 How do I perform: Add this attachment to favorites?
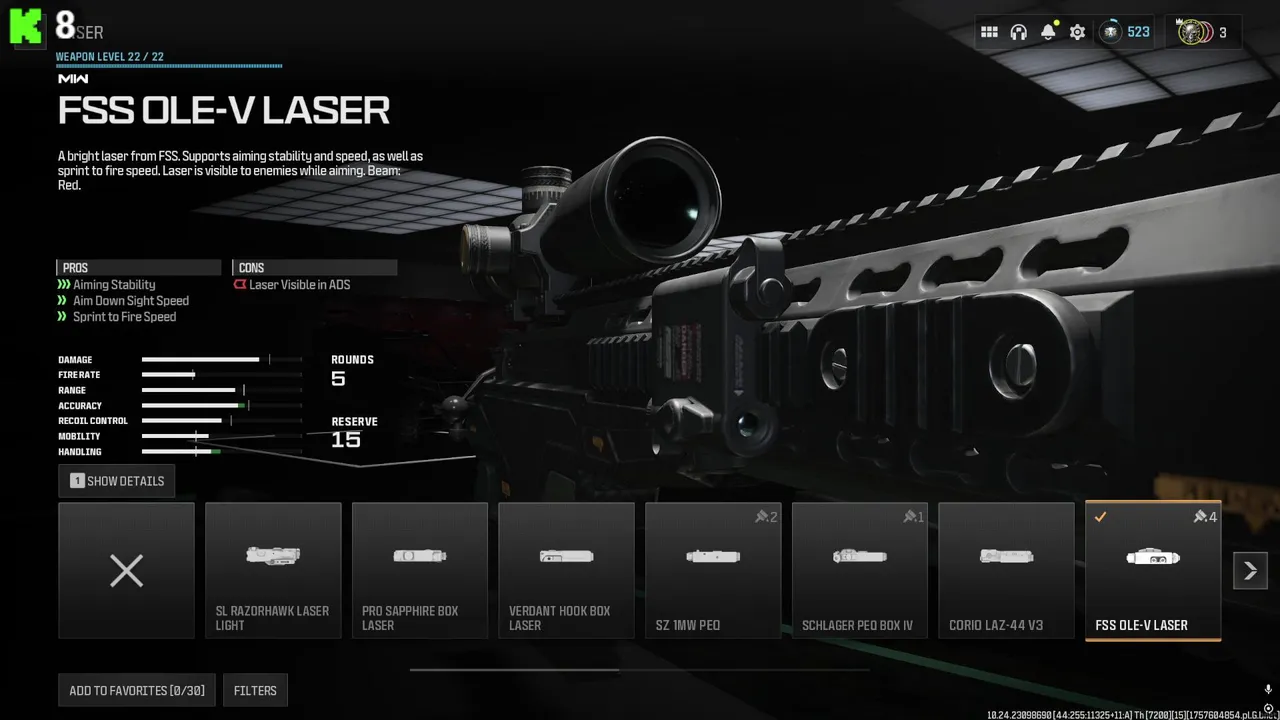pyautogui.click(x=137, y=690)
